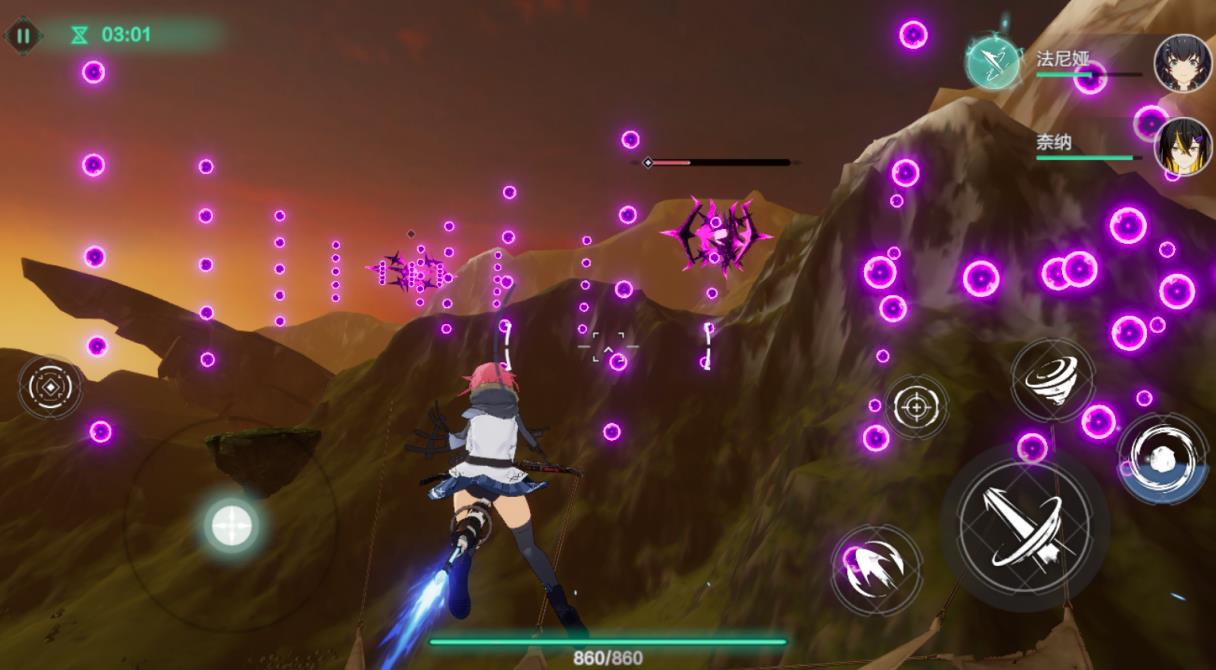Toggle the crosshair aim button
The width and height of the screenshot is (1216, 670).
[916, 406]
